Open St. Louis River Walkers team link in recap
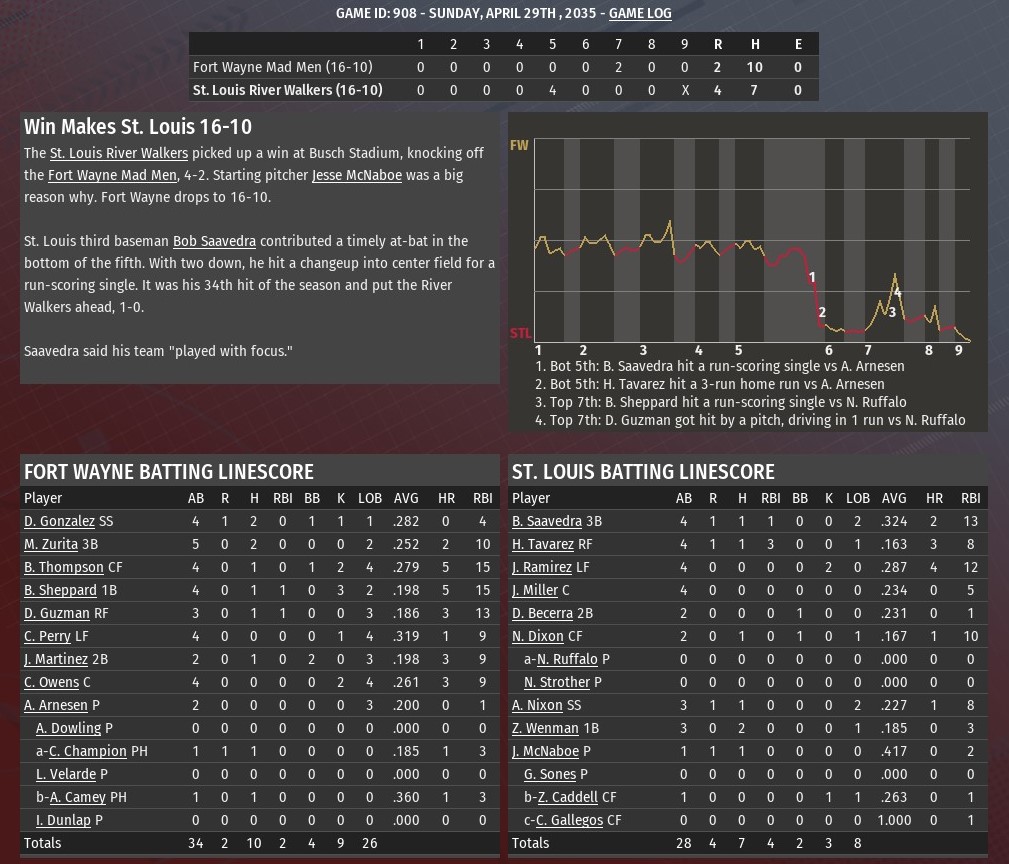The image size is (1009, 864). coord(119,153)
